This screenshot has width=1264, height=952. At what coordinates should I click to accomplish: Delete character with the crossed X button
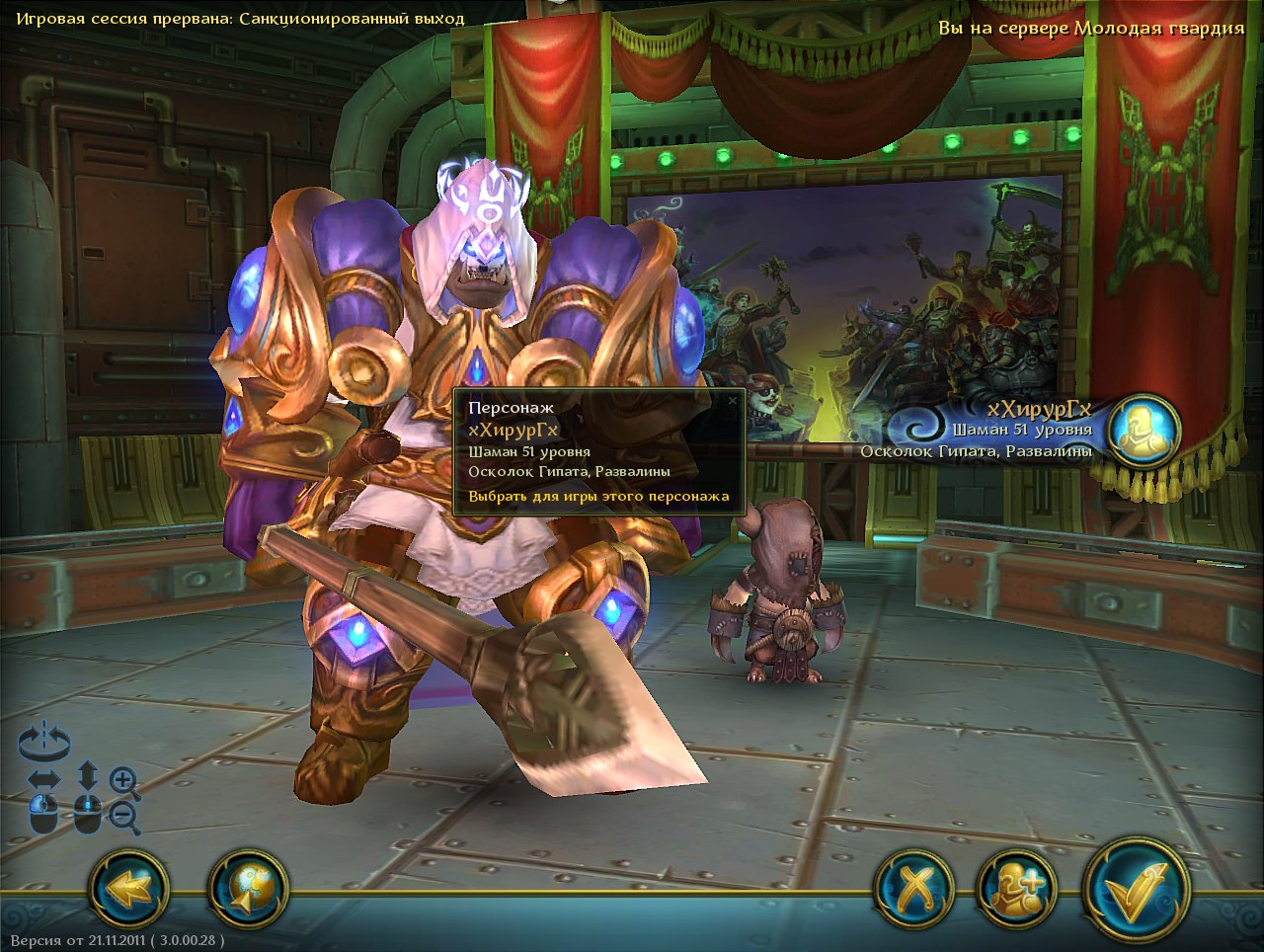point(914,888)
